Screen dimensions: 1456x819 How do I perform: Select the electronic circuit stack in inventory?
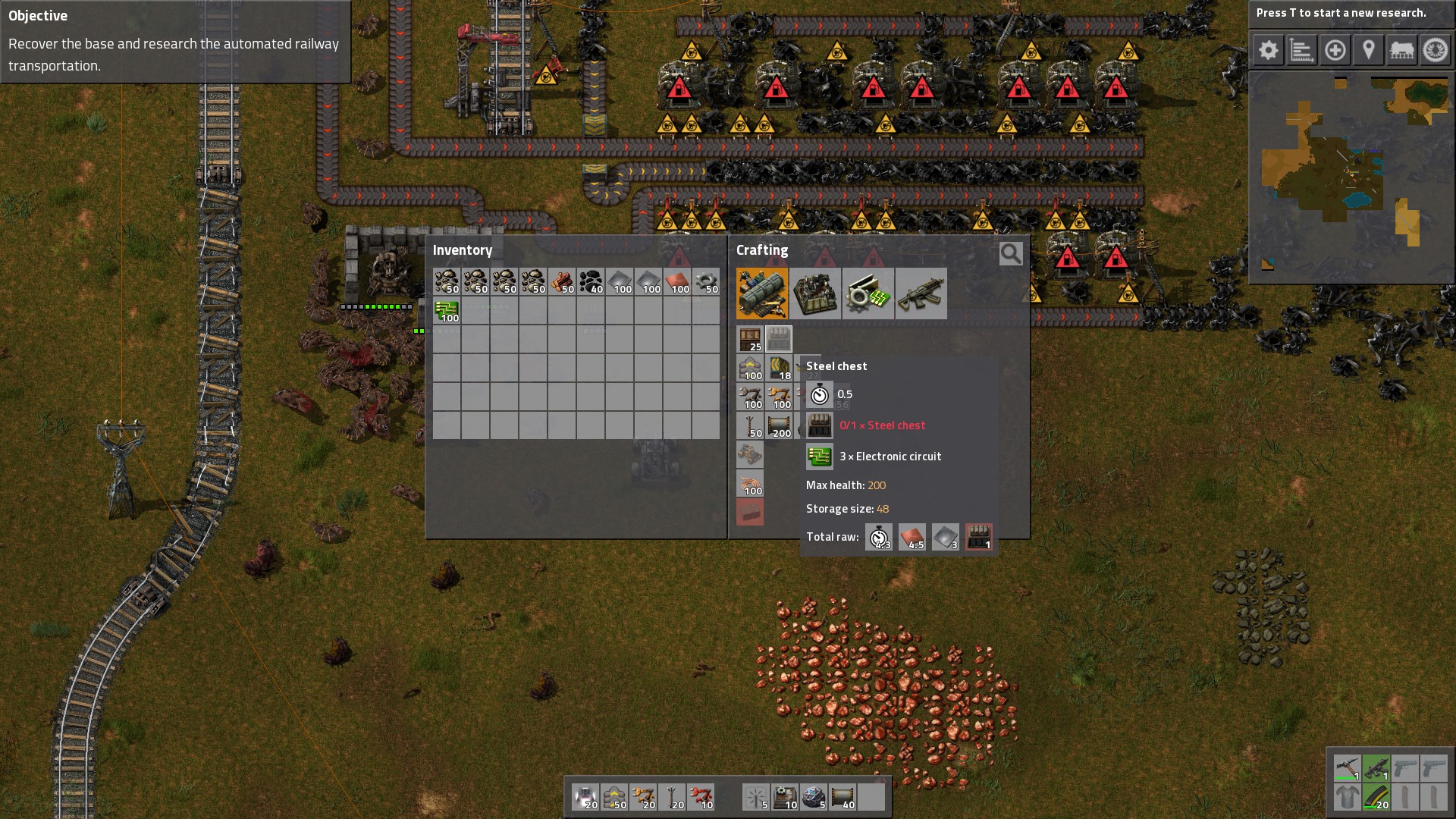point(447,310)
